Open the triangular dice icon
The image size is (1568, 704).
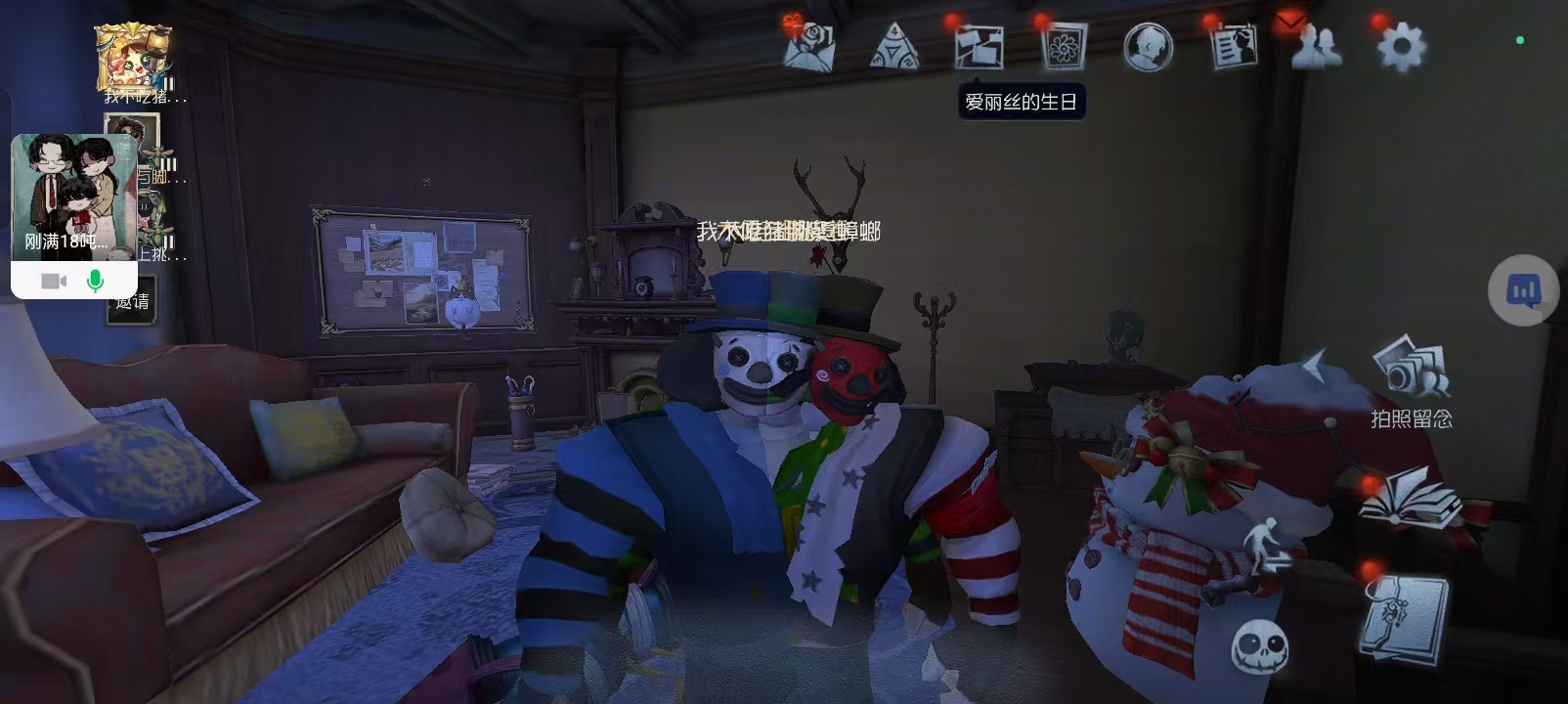click(x=893, y=47)
